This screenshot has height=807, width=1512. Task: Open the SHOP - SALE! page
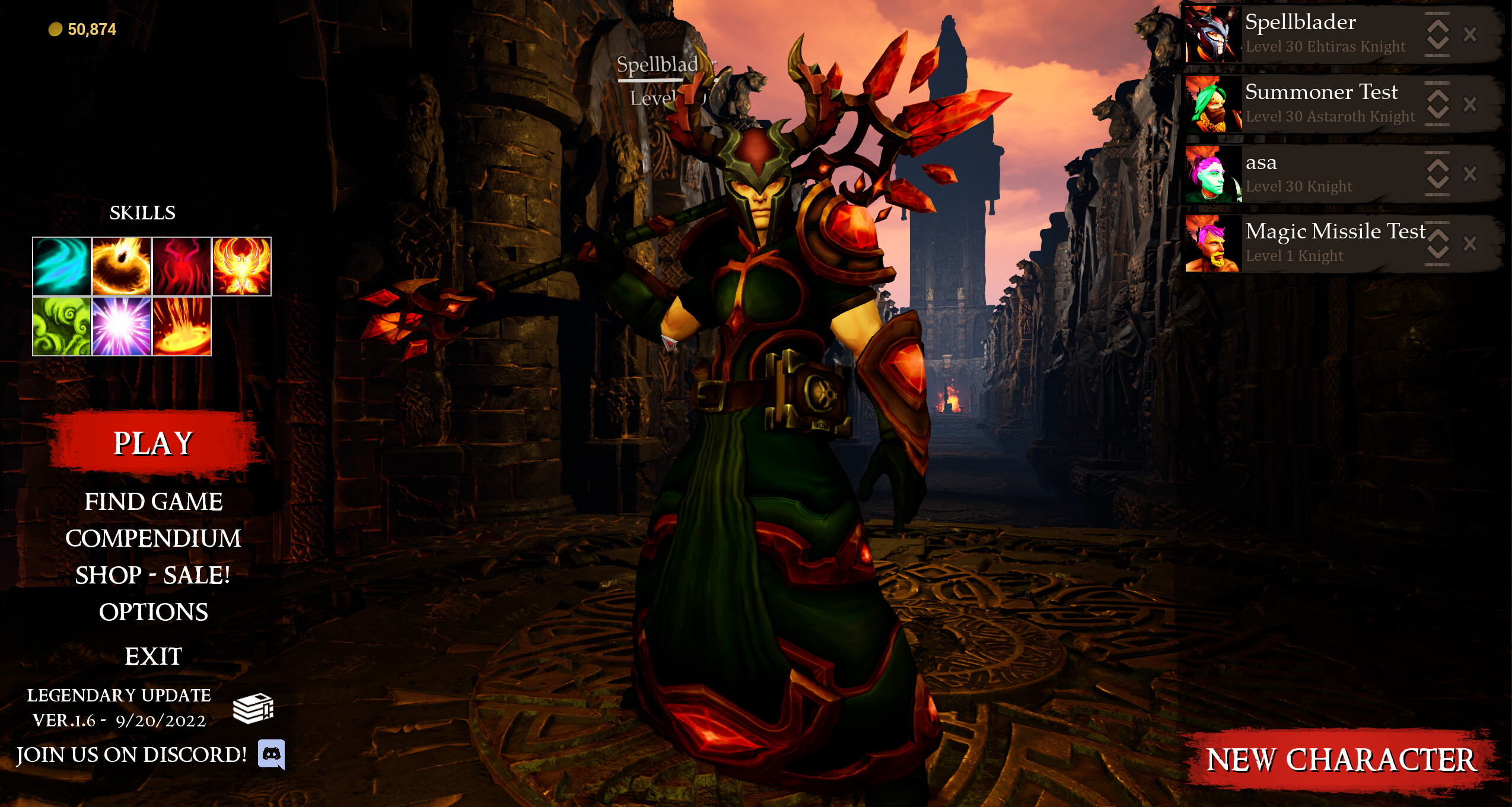(153, 575)
